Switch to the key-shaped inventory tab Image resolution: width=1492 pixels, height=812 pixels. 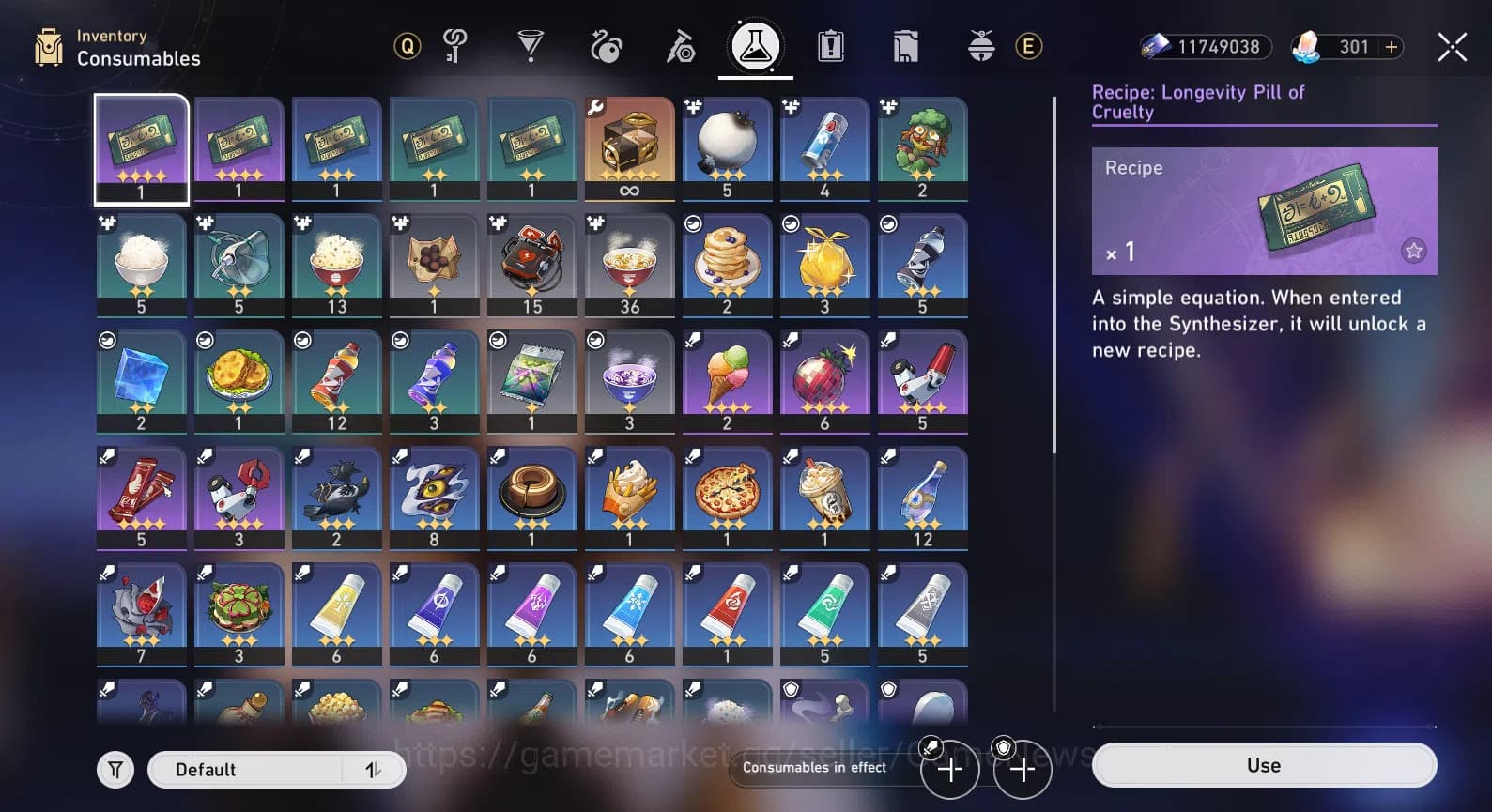[455, 46]
